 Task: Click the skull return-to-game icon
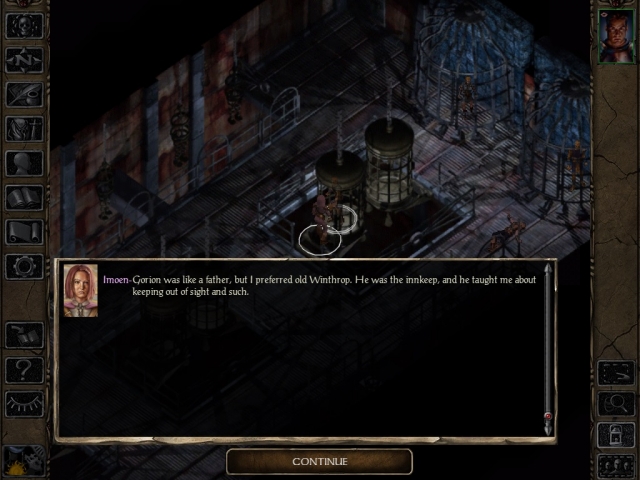coord(24,26)
